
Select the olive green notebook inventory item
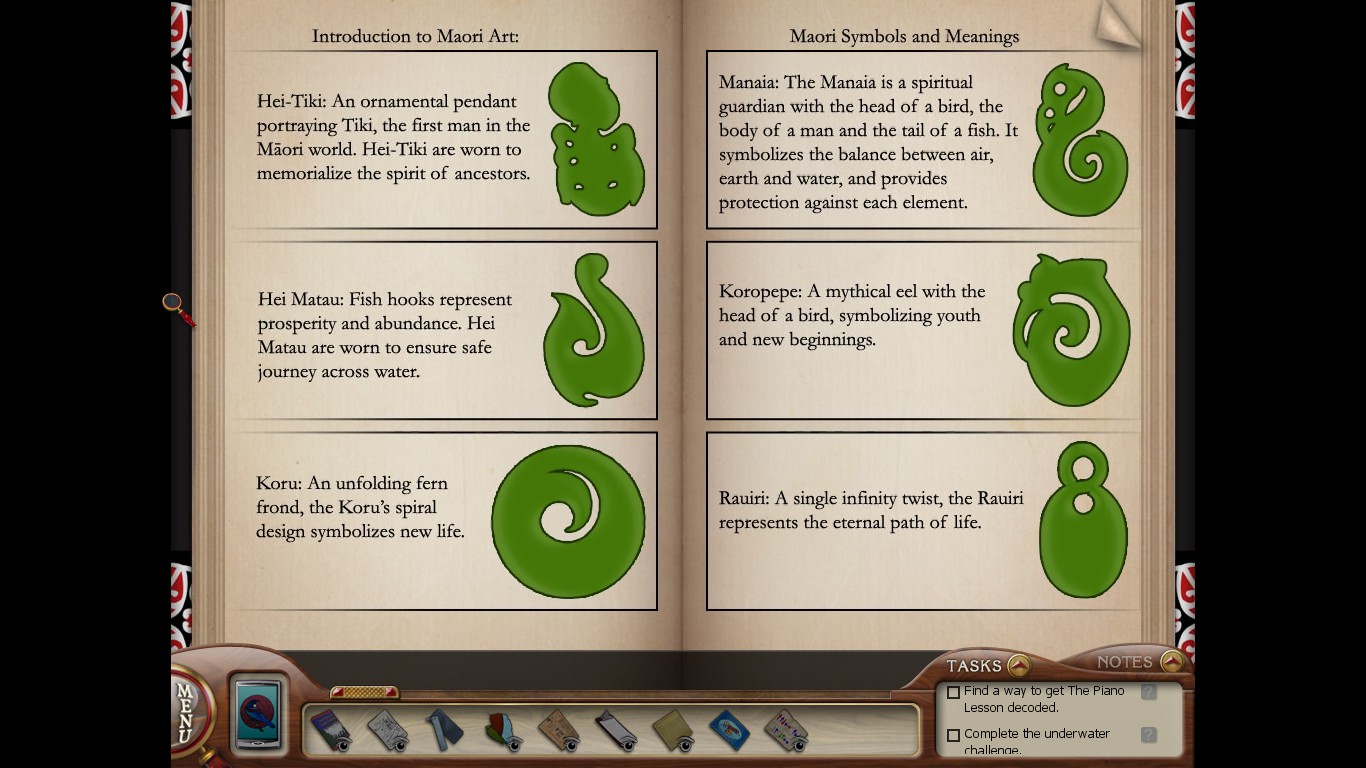pyautogui.click(x=673, y=730)
